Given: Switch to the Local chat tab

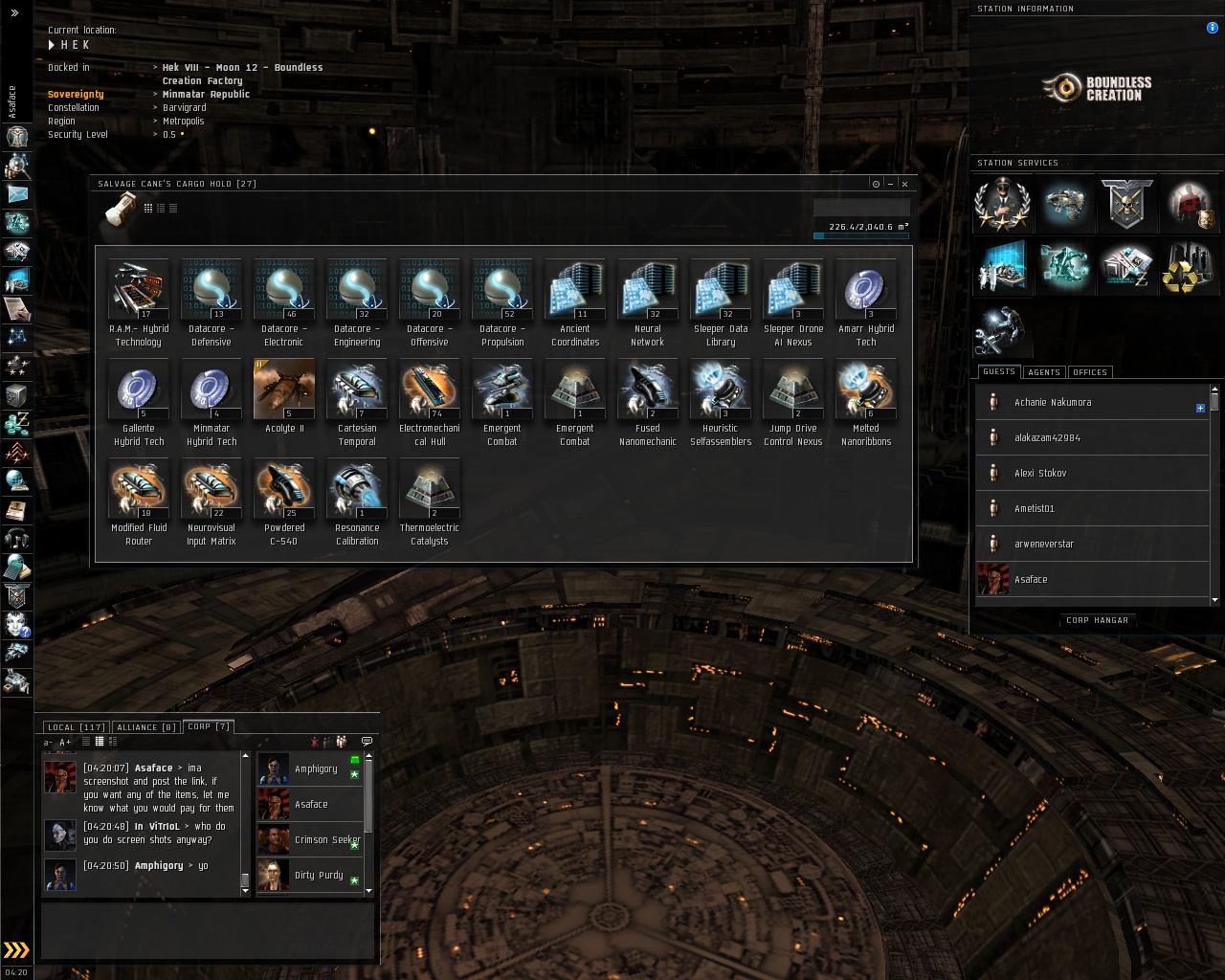Looking at the screenshot, I should click(77, 727).
